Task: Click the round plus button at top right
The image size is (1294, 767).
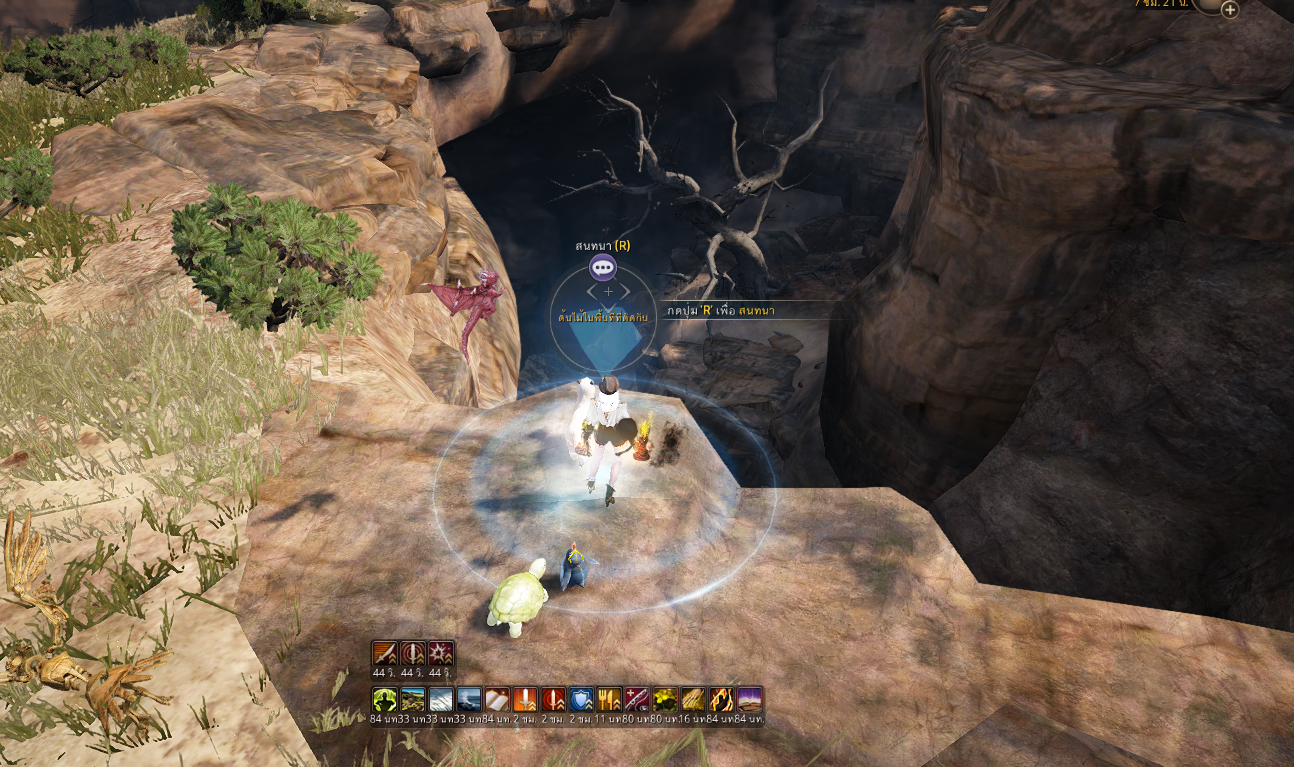Action: [x=1230, y=10]
